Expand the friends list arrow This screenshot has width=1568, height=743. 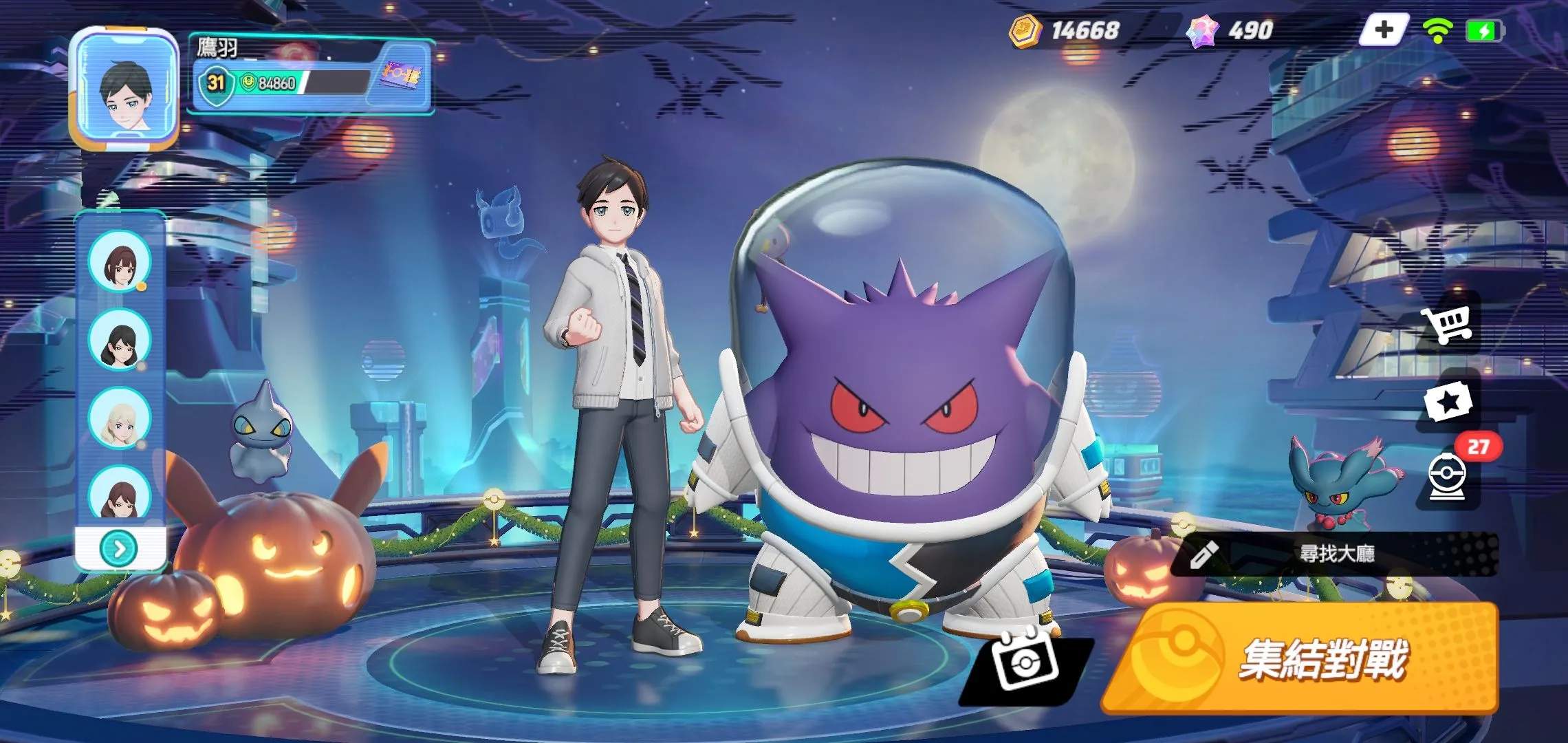(120, 548)
